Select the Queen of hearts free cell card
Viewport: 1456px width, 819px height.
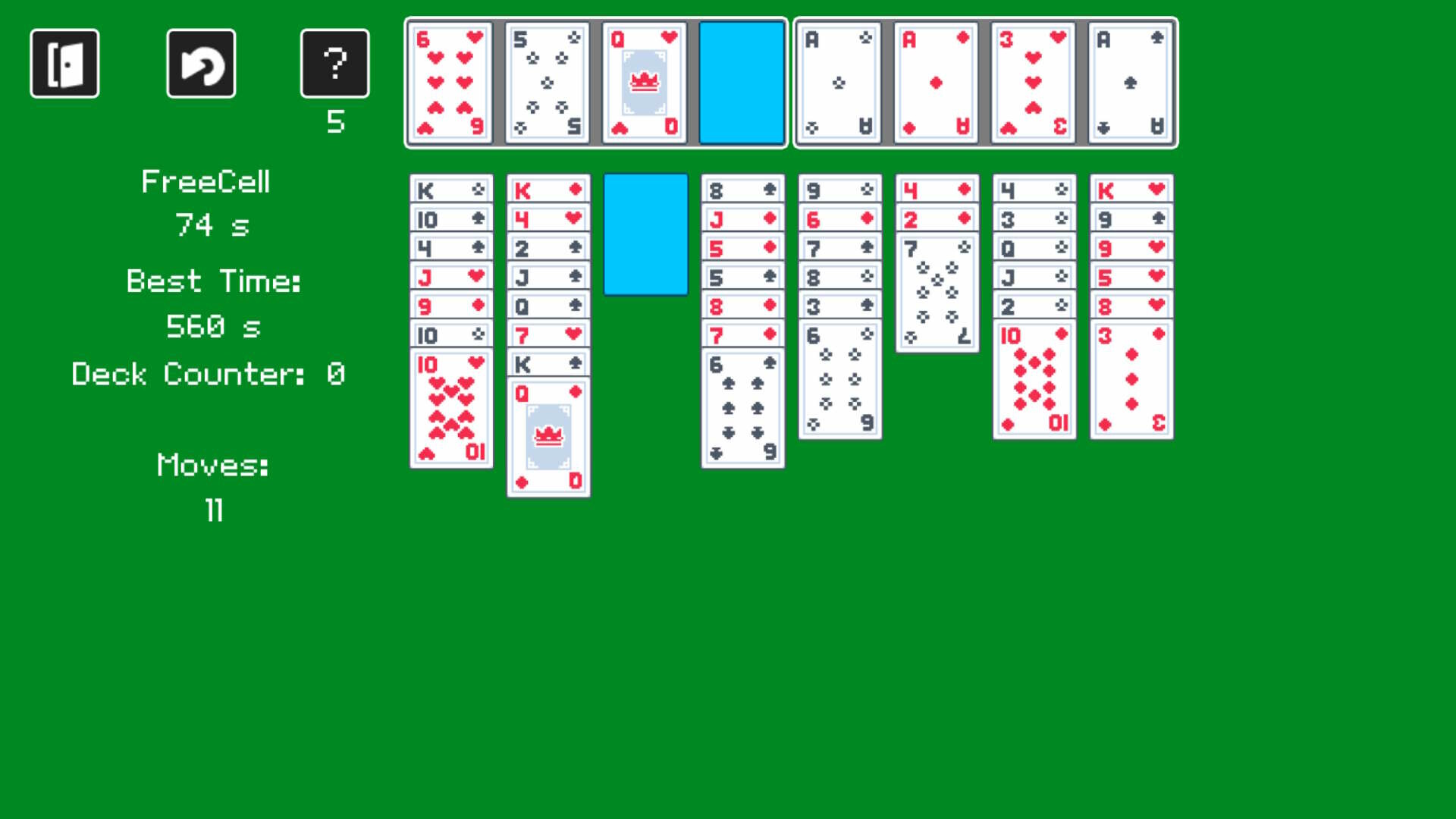[644, 81]
